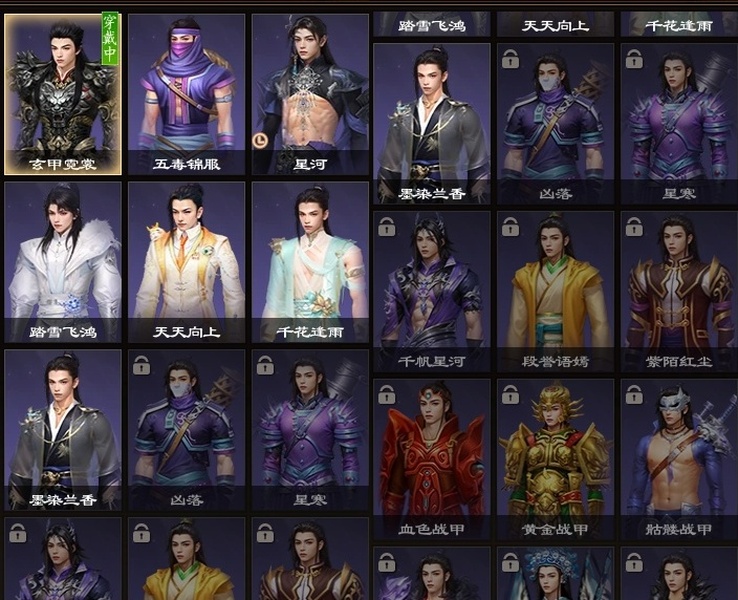Preview the locked 紫陌红尘 outfit

679,291
